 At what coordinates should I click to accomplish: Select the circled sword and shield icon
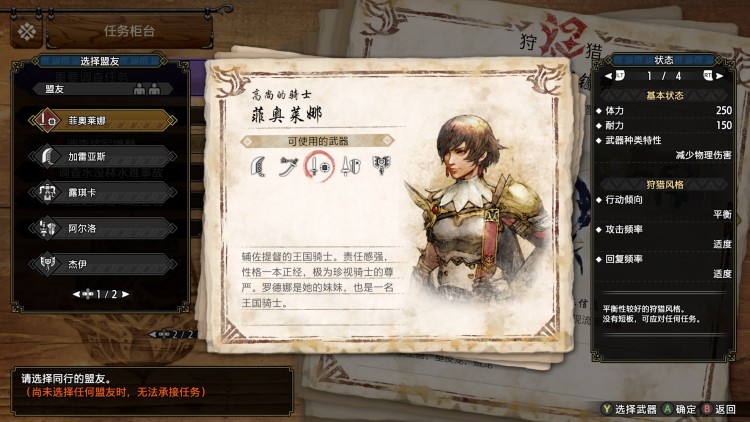[319, 165]
